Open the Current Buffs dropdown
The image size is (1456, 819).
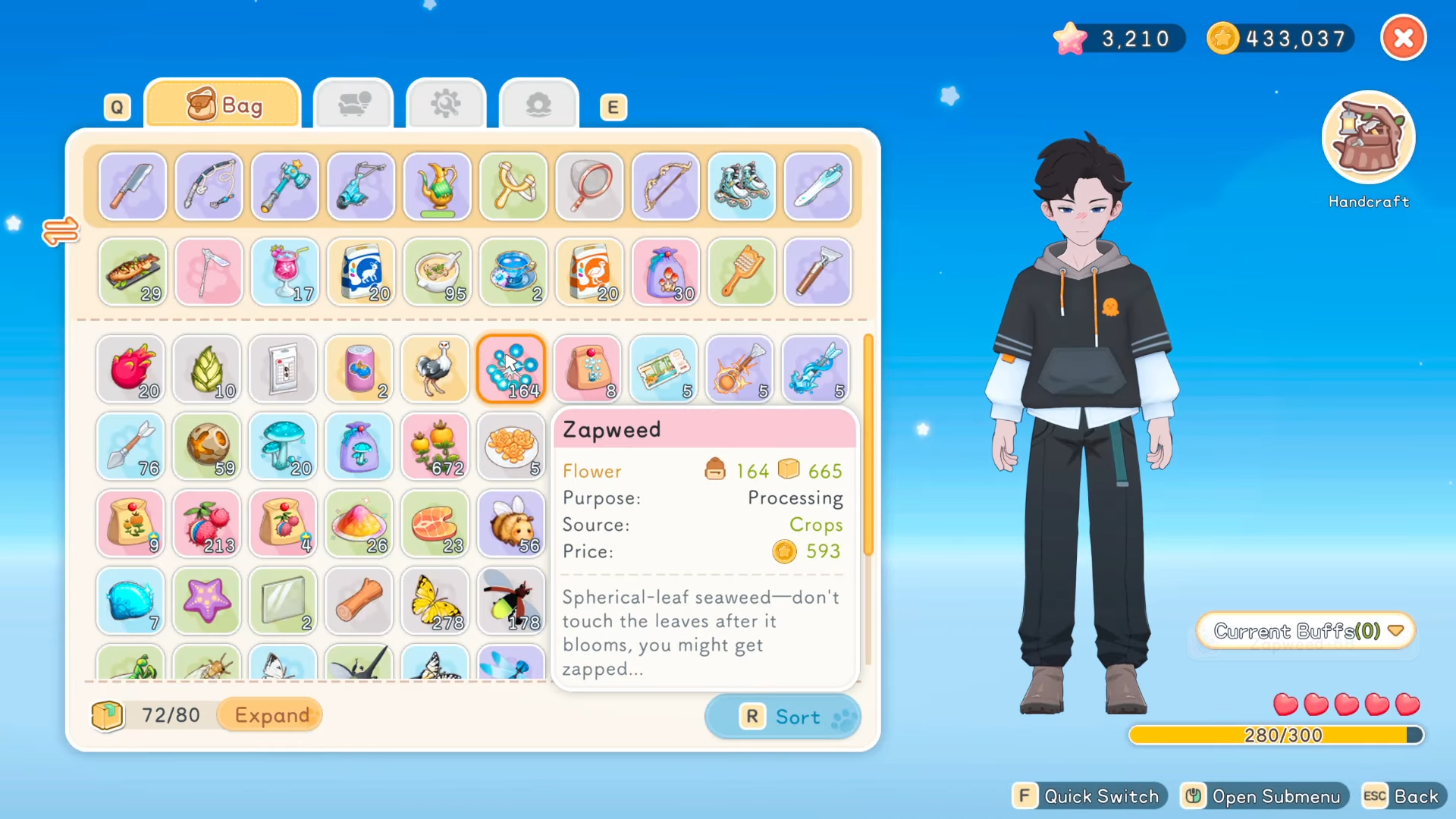[x=1306, y=631]
